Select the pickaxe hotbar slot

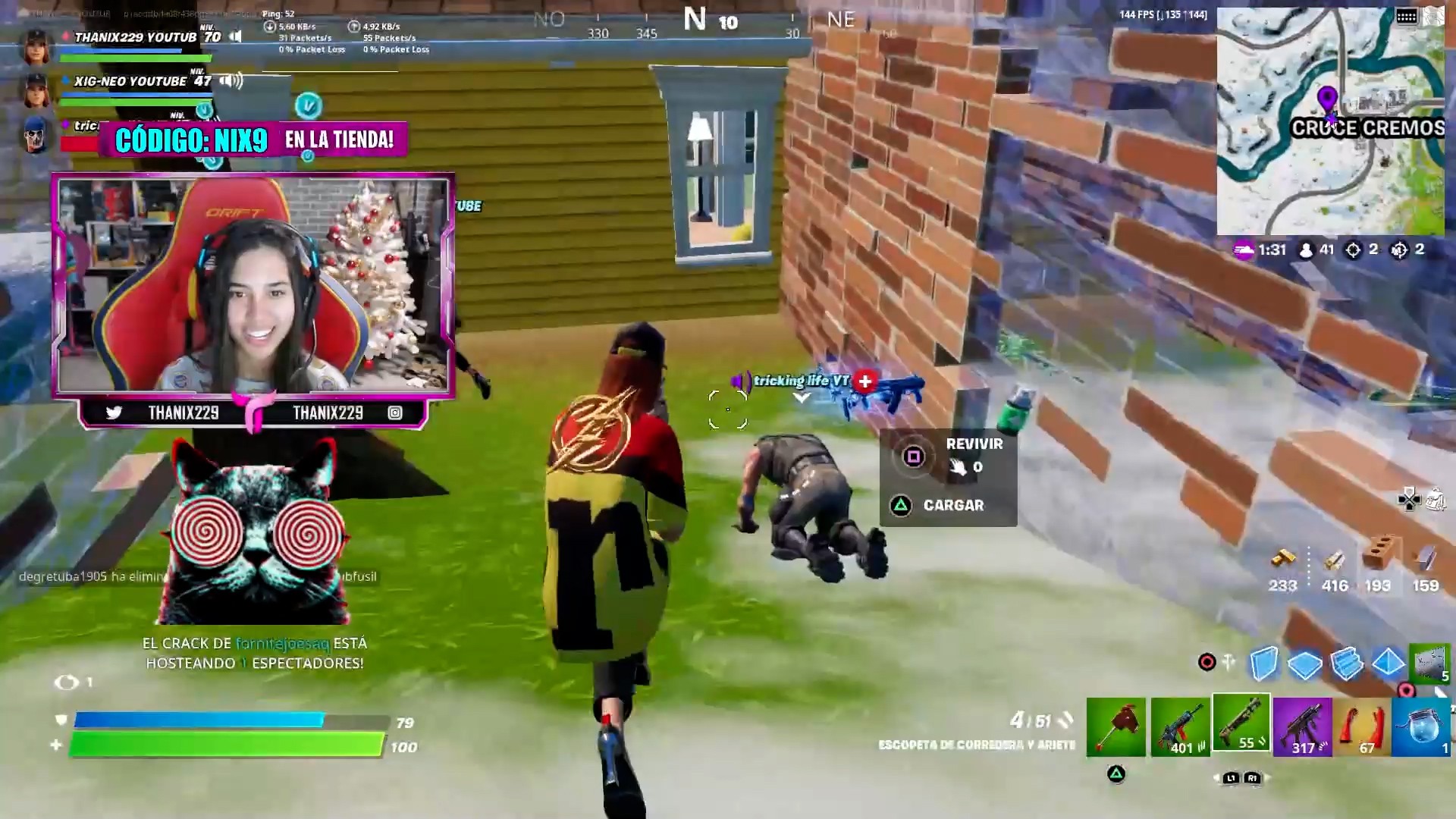click(1116, 726)
